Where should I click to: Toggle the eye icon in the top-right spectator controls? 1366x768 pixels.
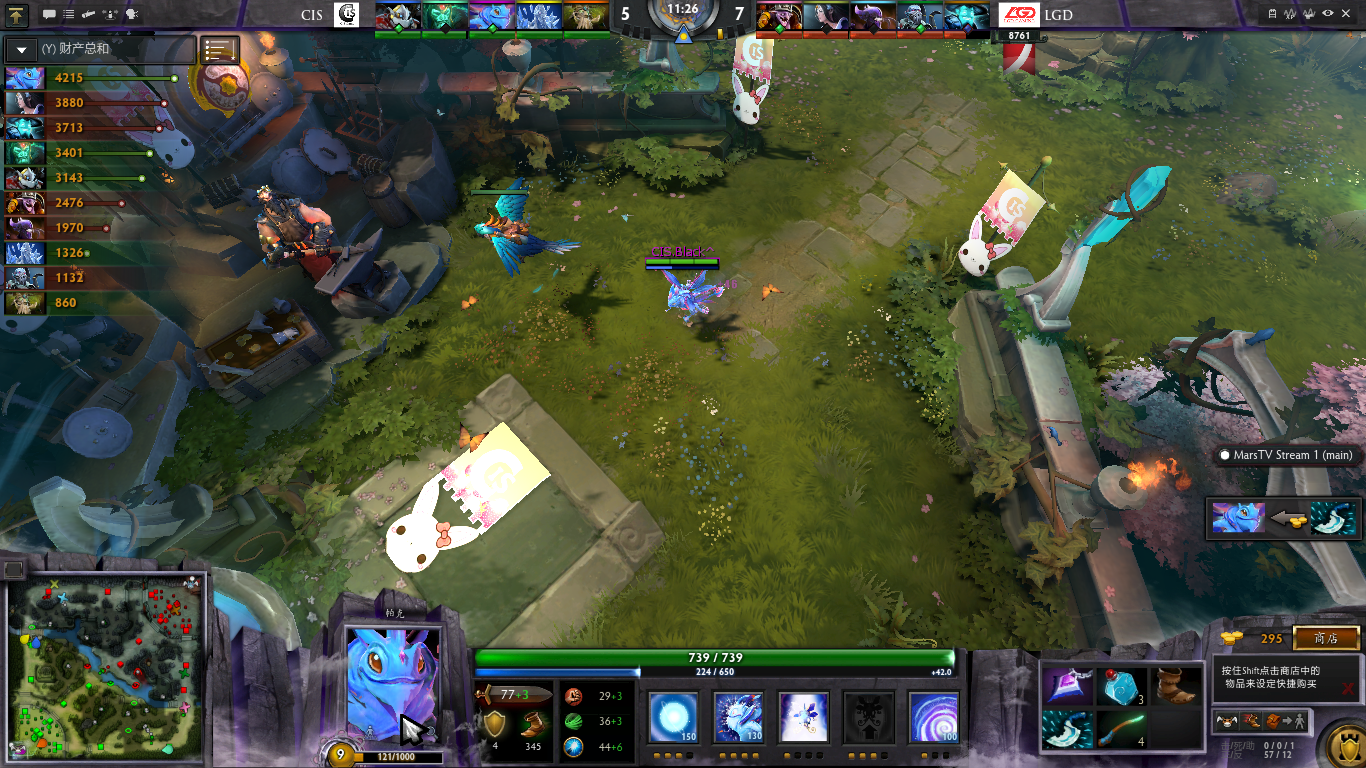1327,14
